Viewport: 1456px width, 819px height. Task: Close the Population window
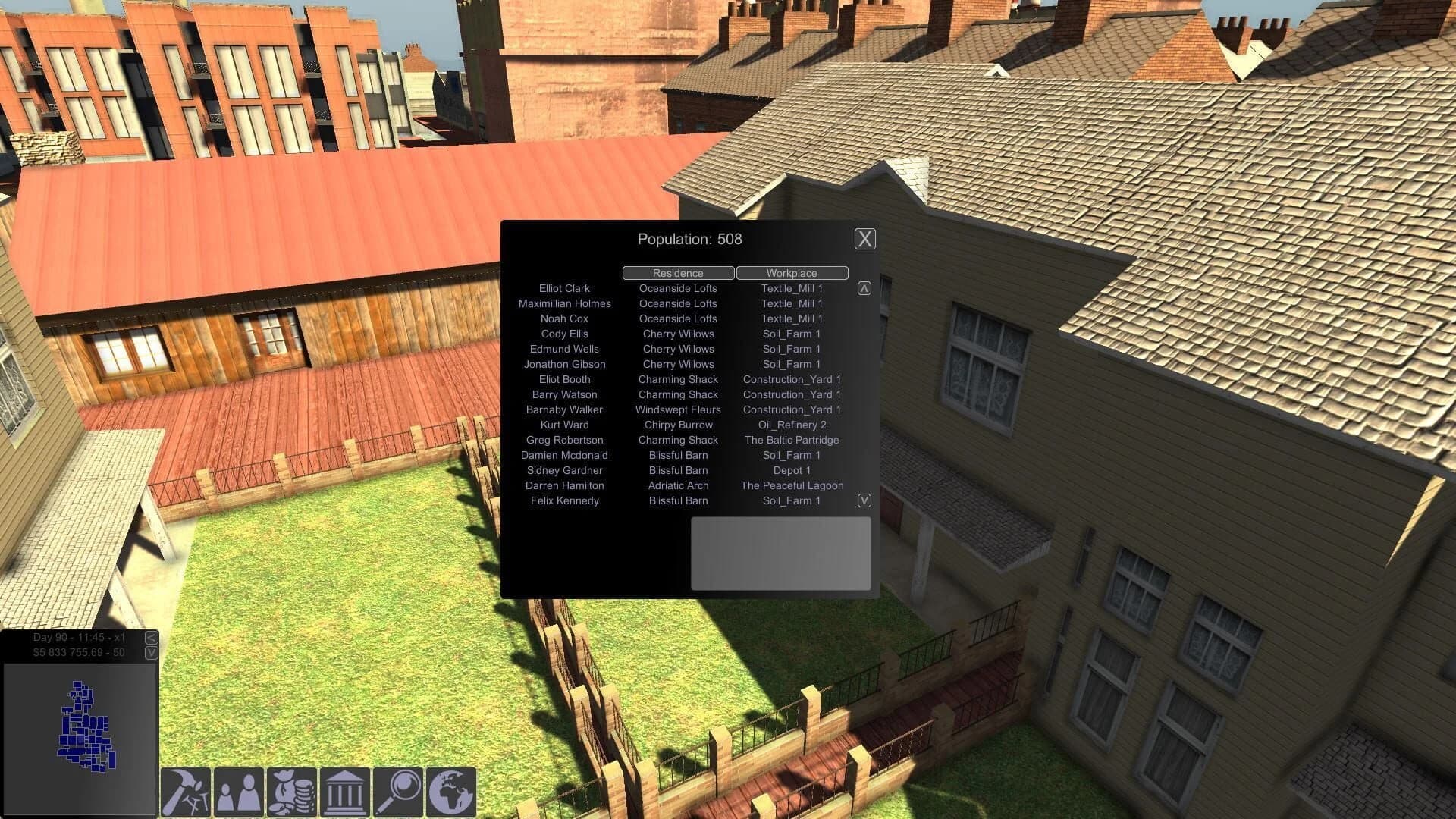[x=864, y=239]
